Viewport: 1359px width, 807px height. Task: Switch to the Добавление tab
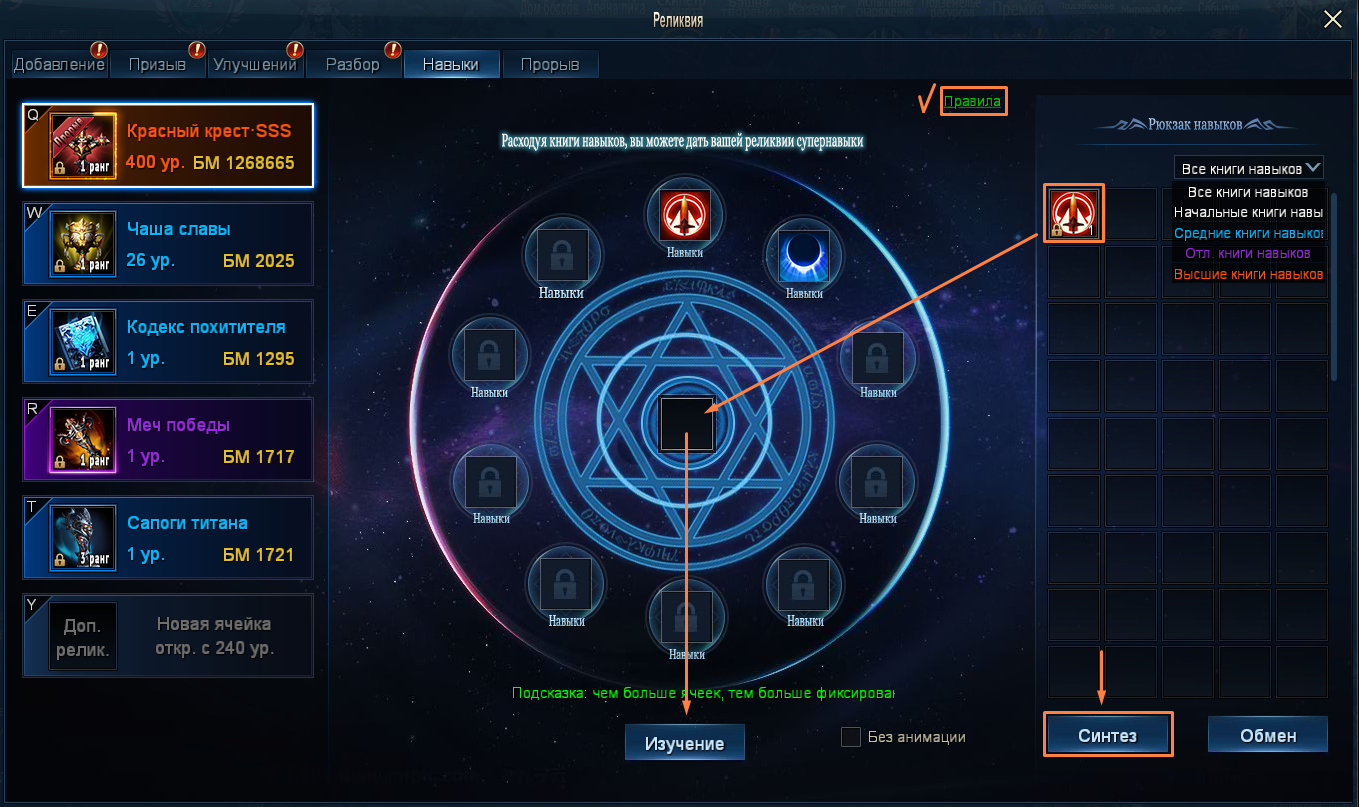tap(59, 65)
